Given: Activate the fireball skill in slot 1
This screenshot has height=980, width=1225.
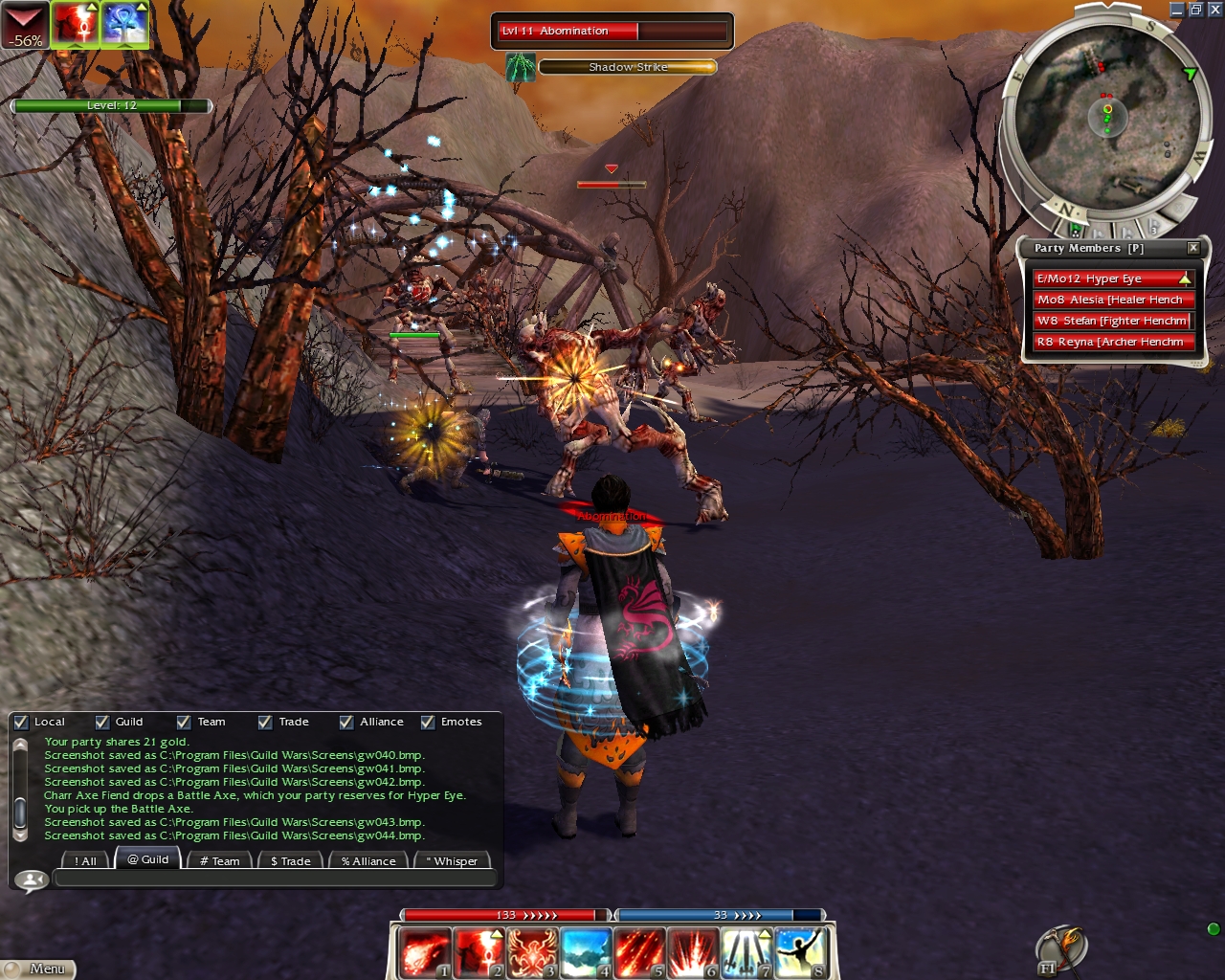Looking at the screenshot, I should click(423, 952).
